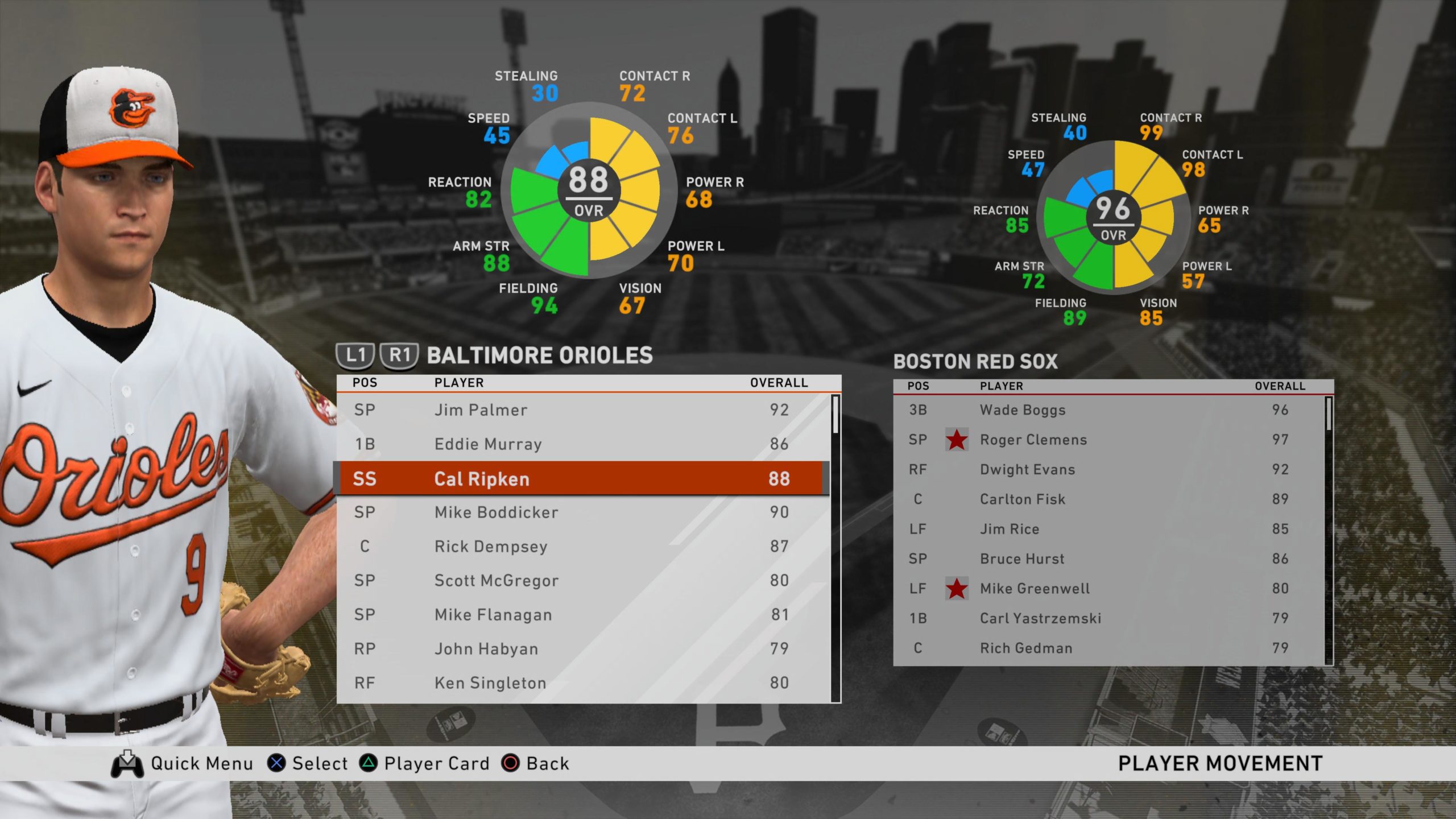Click the Orioles roster scrollbar

point(835,546)
